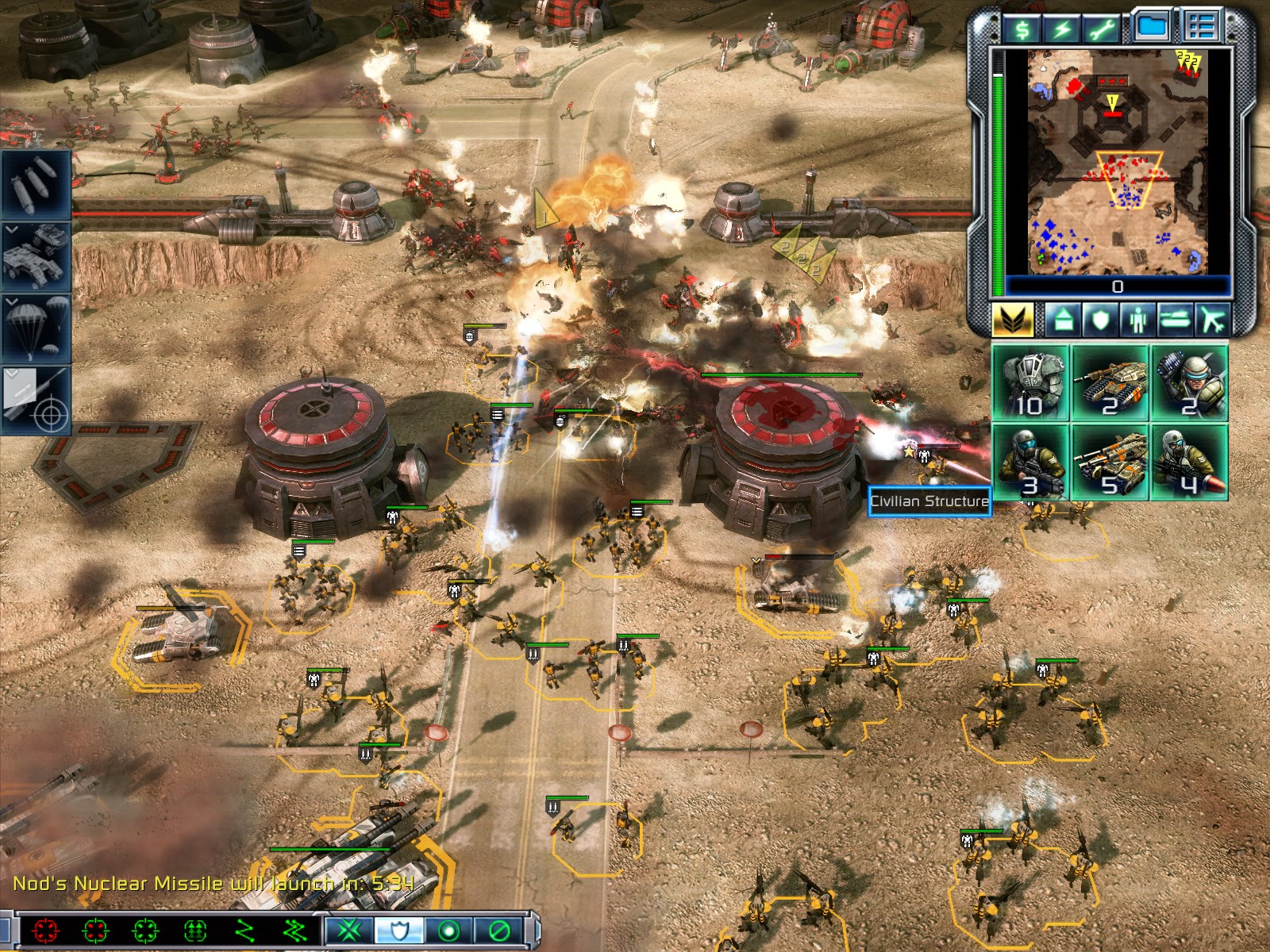
Task: Switch to the vehicle production tab
Action: (x=1176, y=321)
